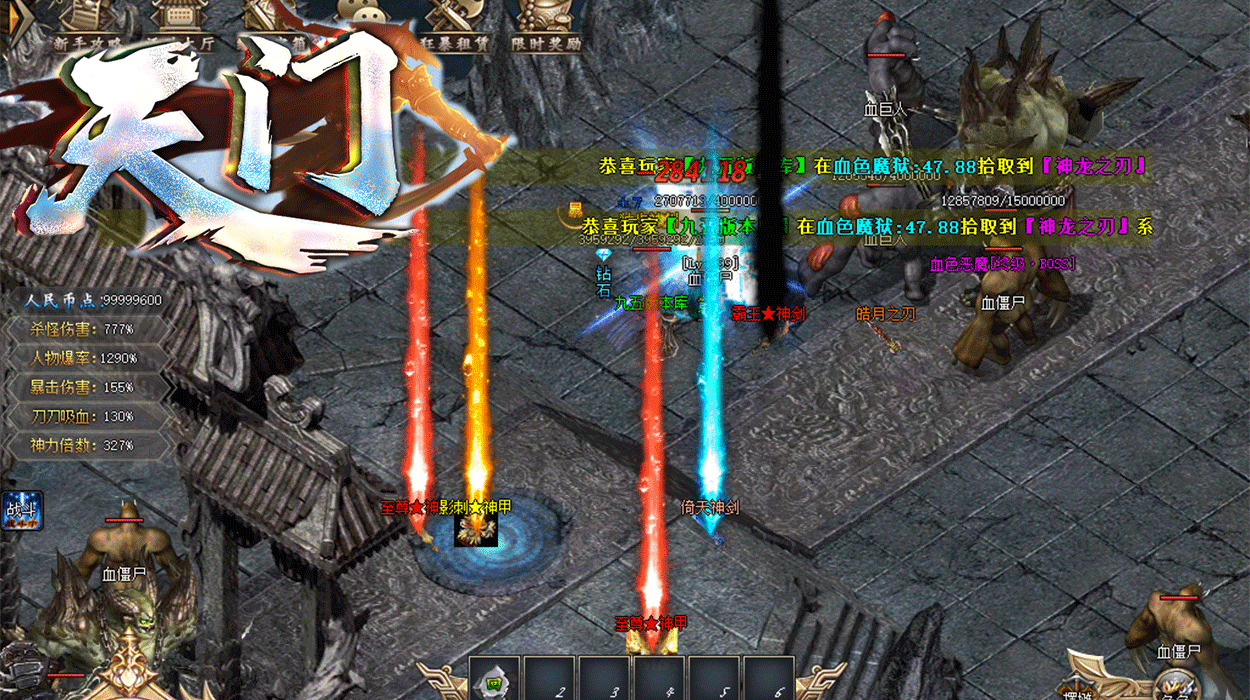1250x700 pixels.
Task: Open the 限时奖励 timed rewards menu
Action: (x=545, y=25)
